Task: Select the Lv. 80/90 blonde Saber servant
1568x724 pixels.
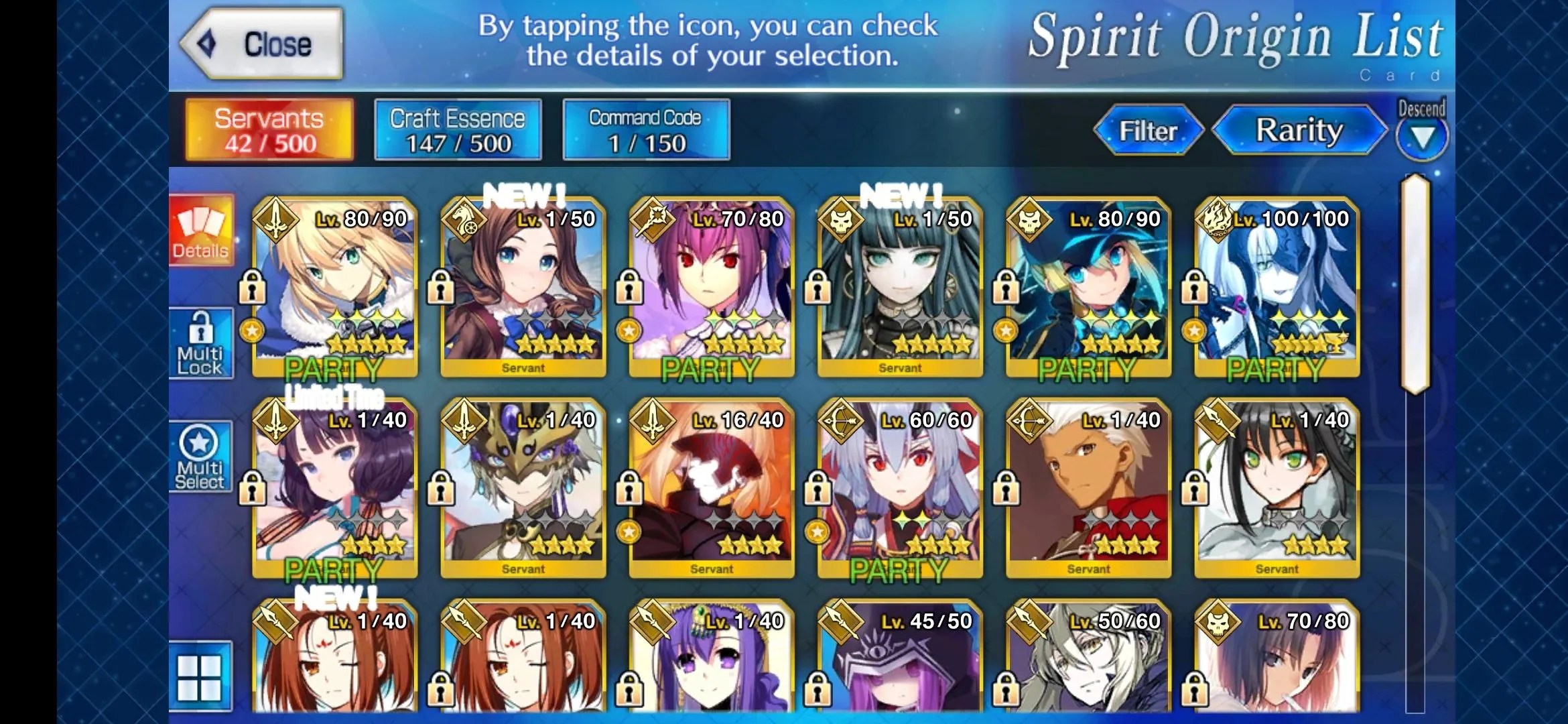Action: [335, 287]
